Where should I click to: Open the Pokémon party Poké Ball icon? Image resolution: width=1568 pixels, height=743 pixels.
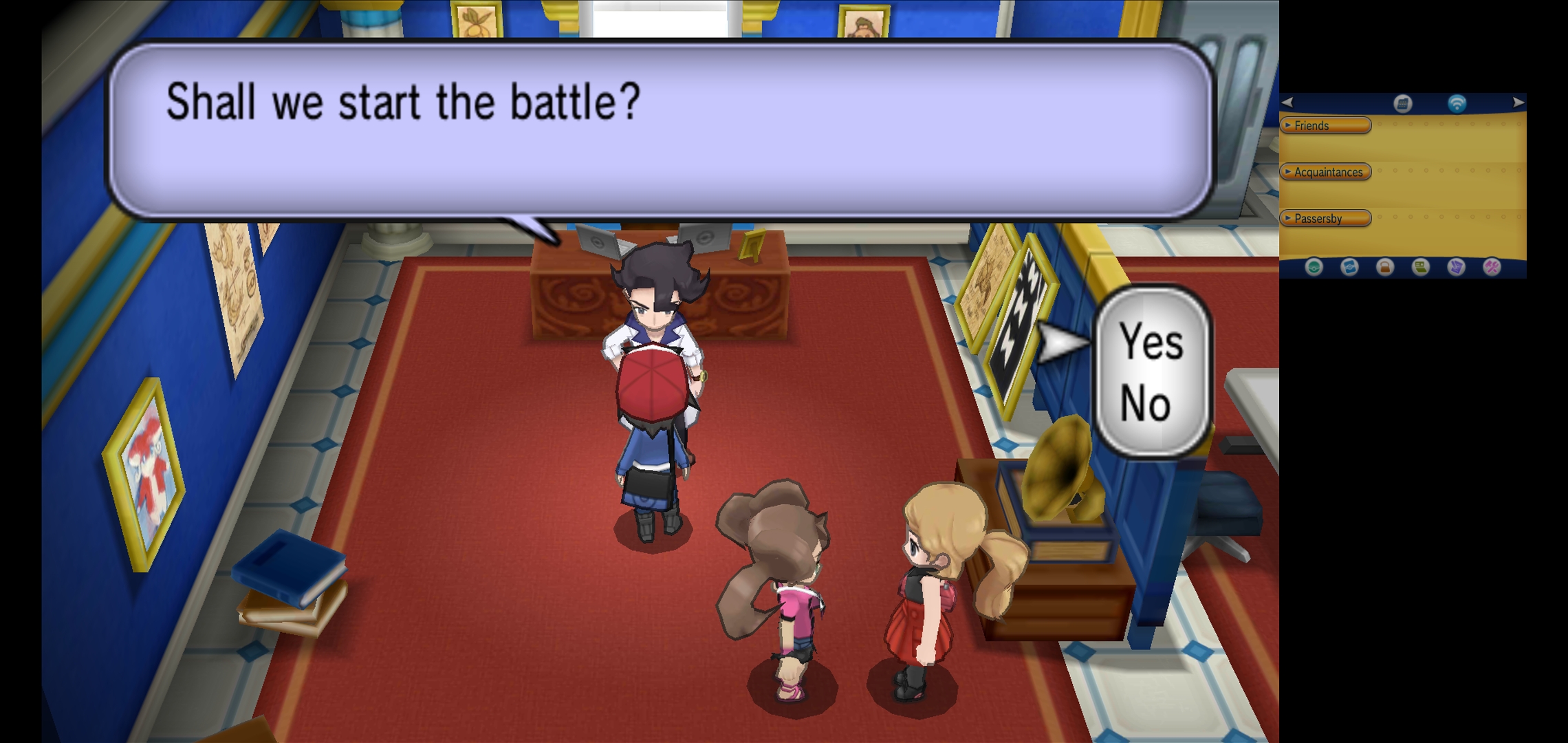tap(1314, 267)
